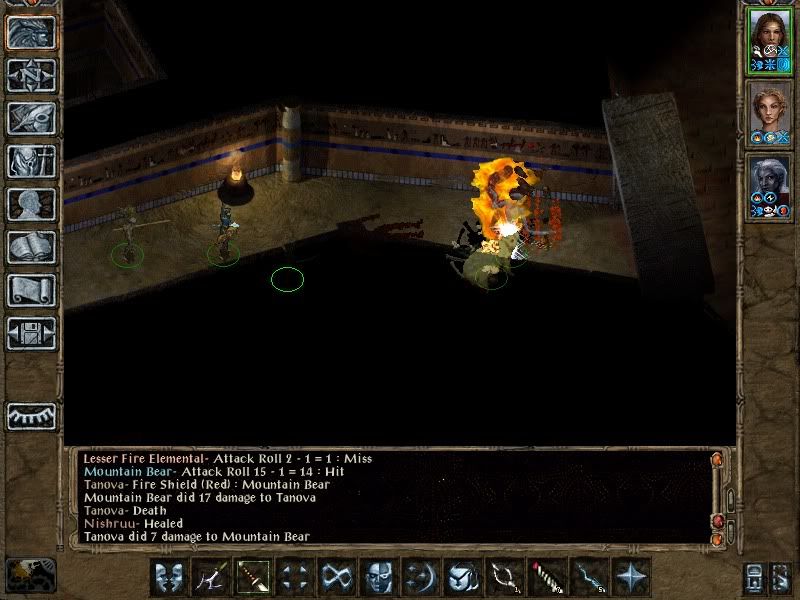The width and height of the screenshot is (800, 600).
Task: Open the inventory screen
Action: pos(31,161)
